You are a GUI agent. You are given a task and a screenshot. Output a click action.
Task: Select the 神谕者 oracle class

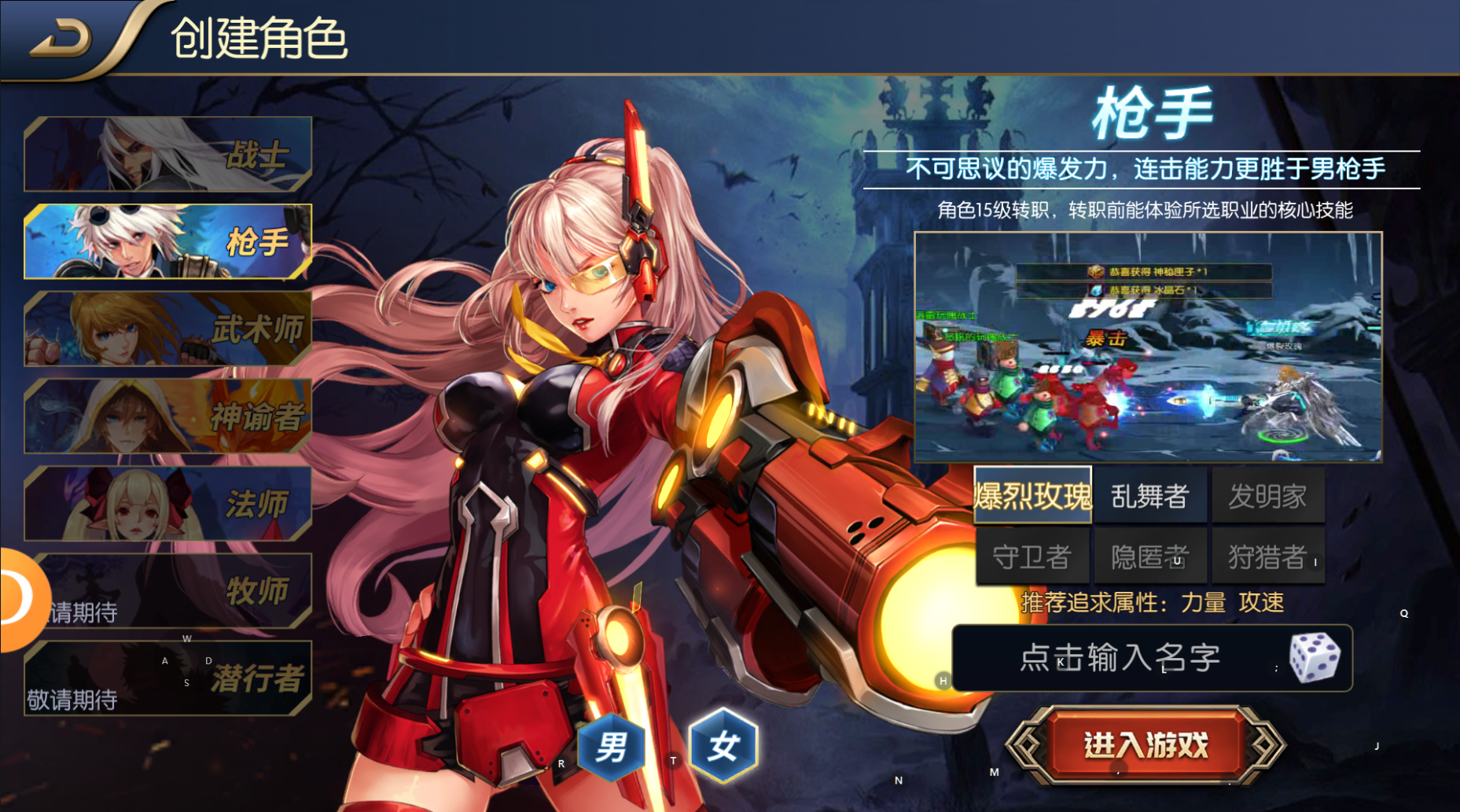tap(167, 416)
